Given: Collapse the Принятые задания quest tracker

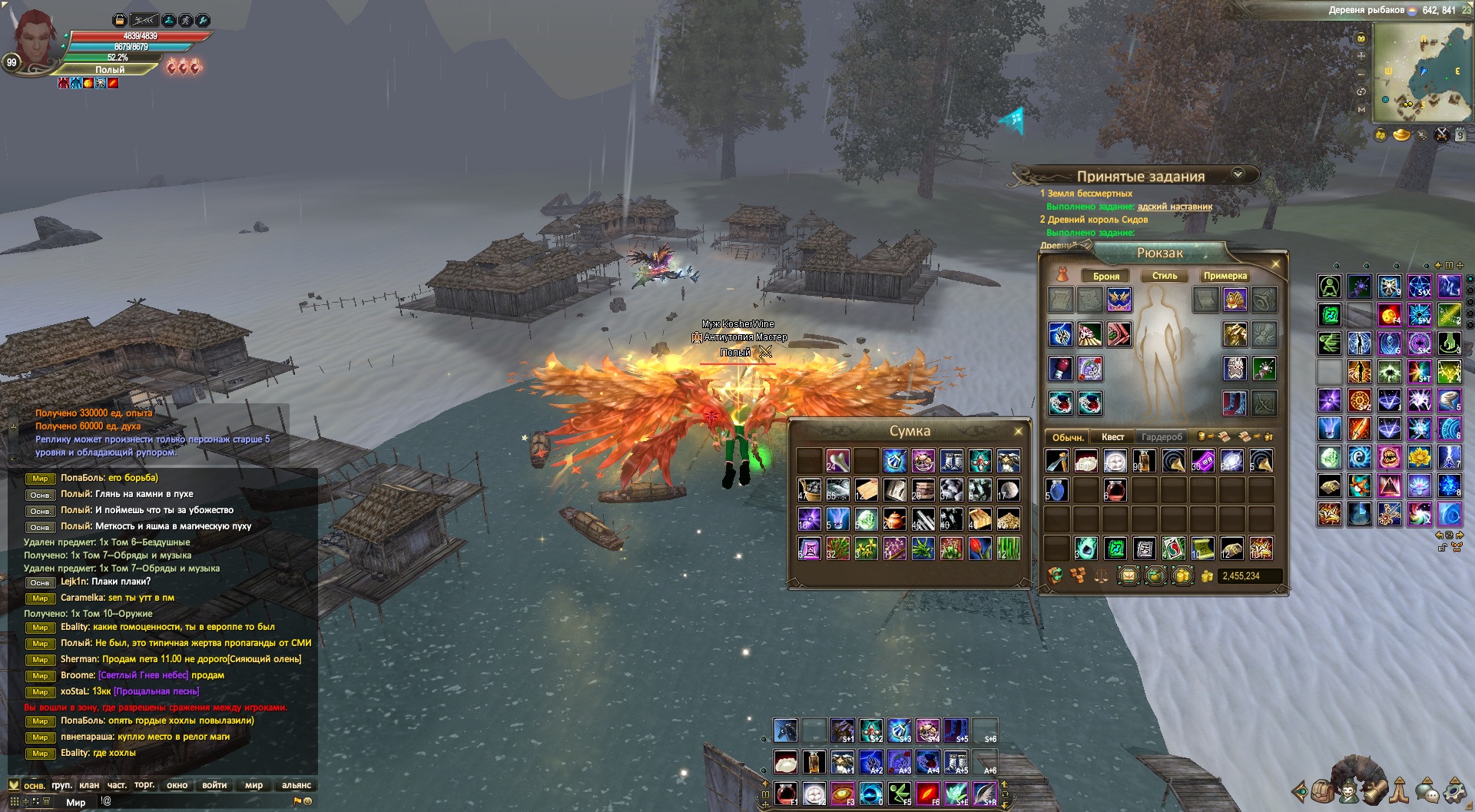Looking at the screenshot, I should (1238, 174).
